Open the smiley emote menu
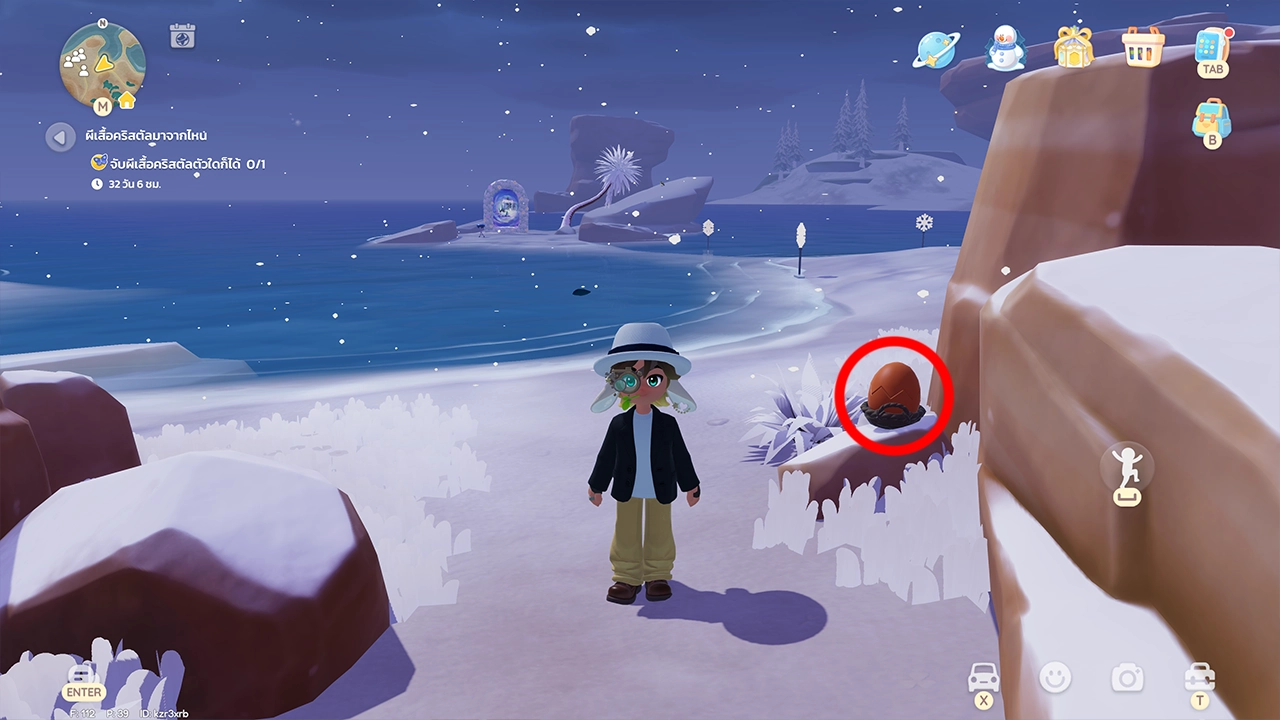The image size is (1280, 720). 1054,678
